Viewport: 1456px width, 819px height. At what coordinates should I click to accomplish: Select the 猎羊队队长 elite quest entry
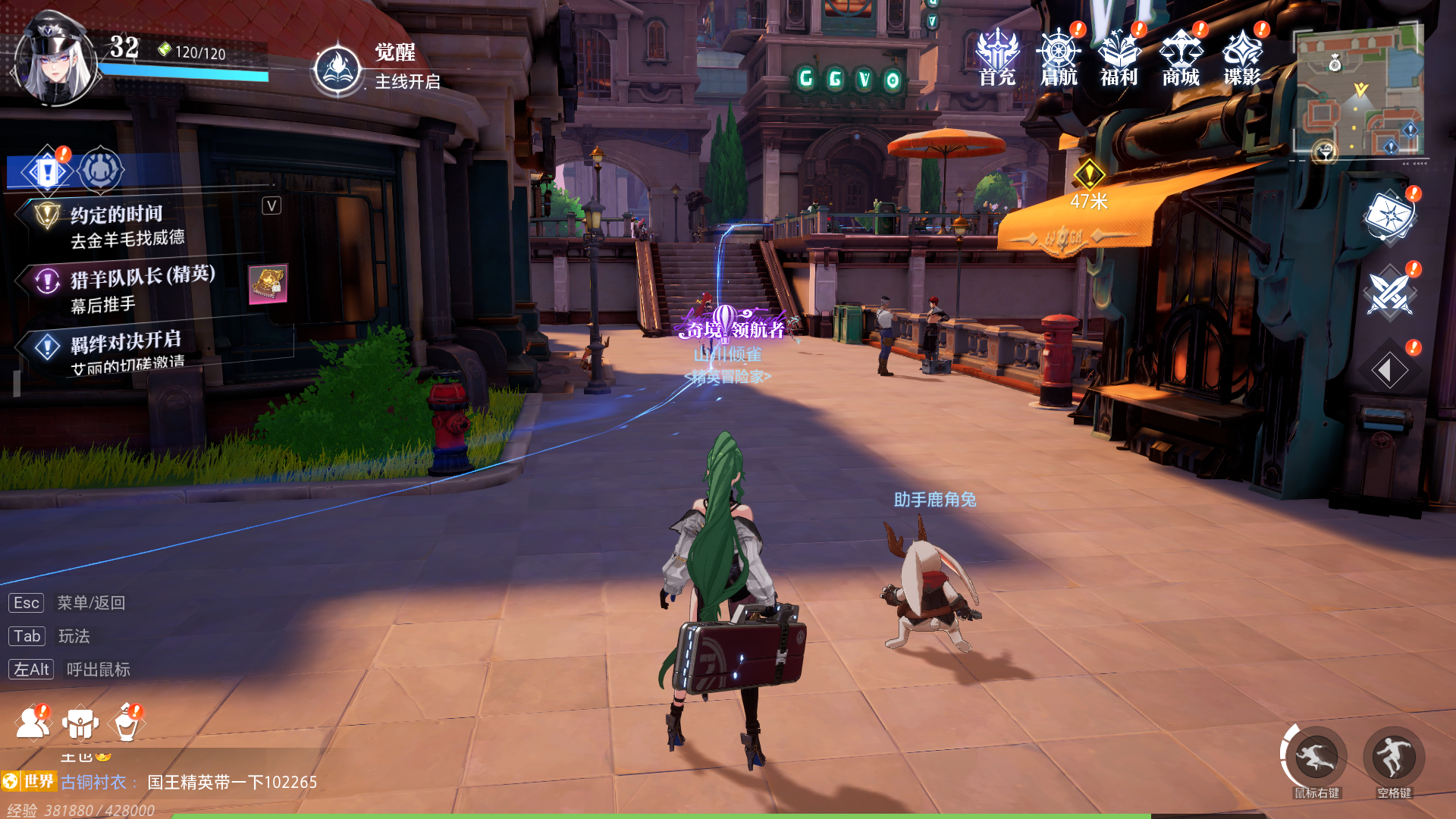(143, 288)
